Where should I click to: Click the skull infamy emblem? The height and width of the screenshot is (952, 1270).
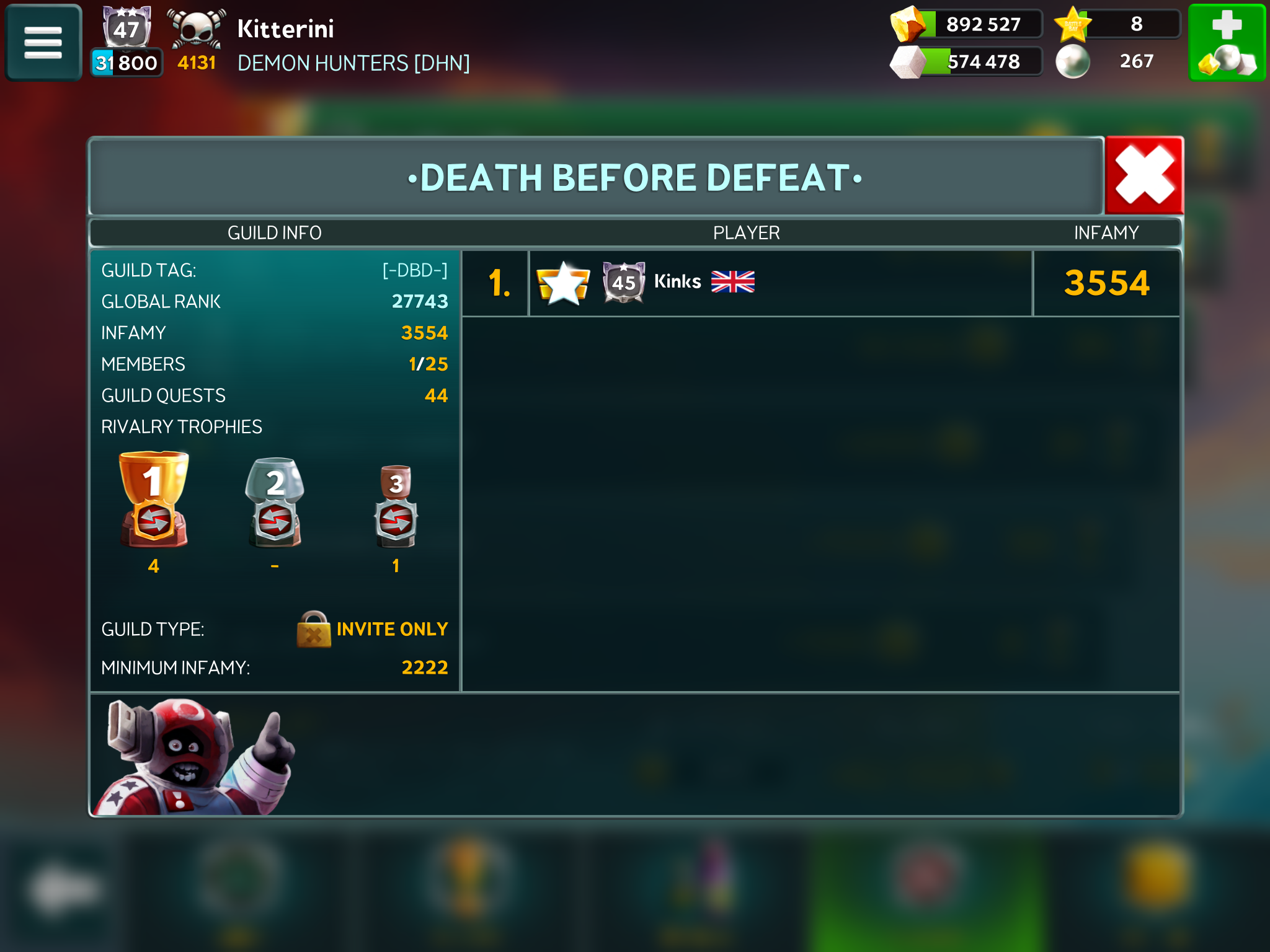pyautogui.click(x=197, y=30)
